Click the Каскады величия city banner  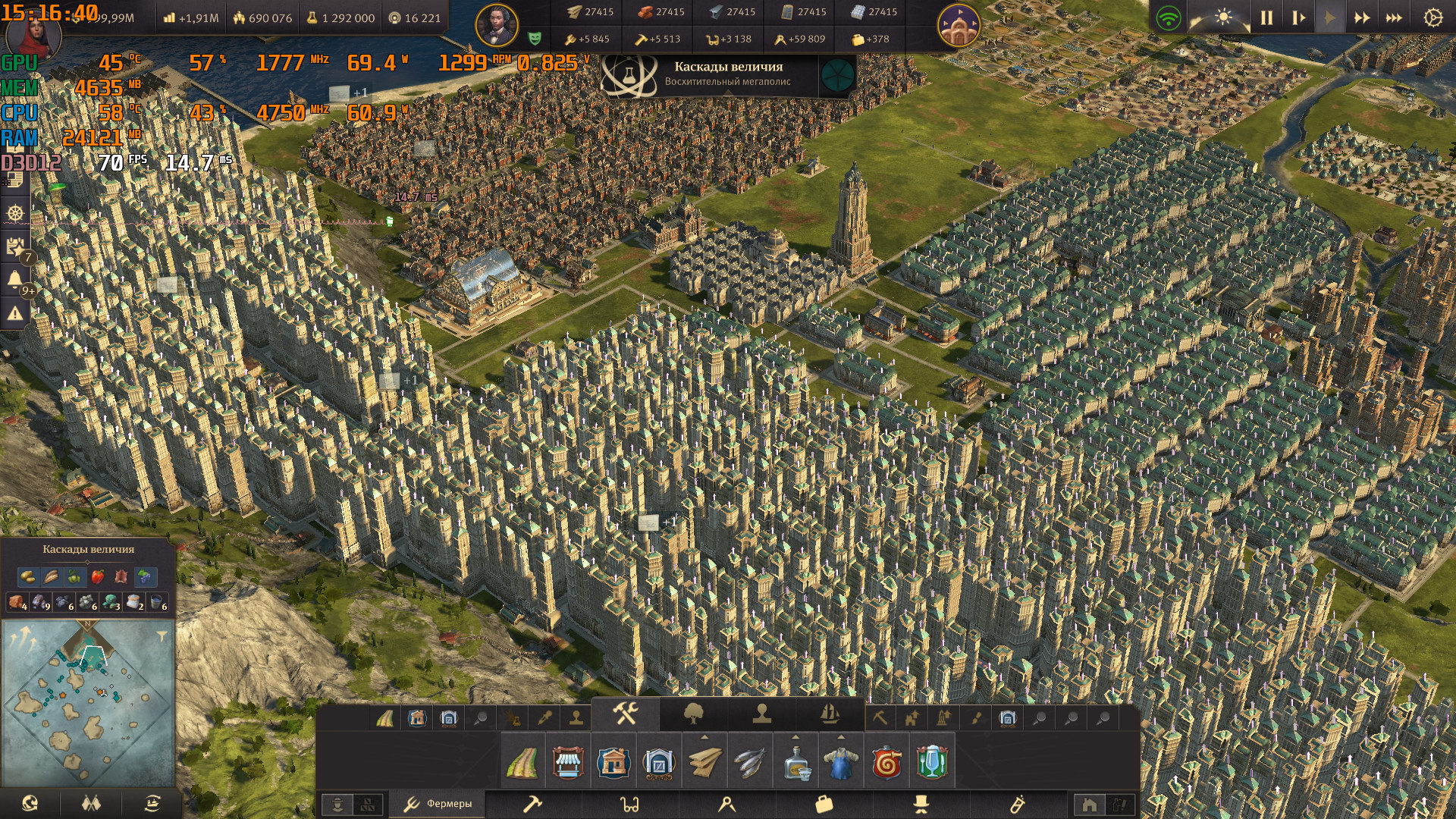(x=728, y=74)
